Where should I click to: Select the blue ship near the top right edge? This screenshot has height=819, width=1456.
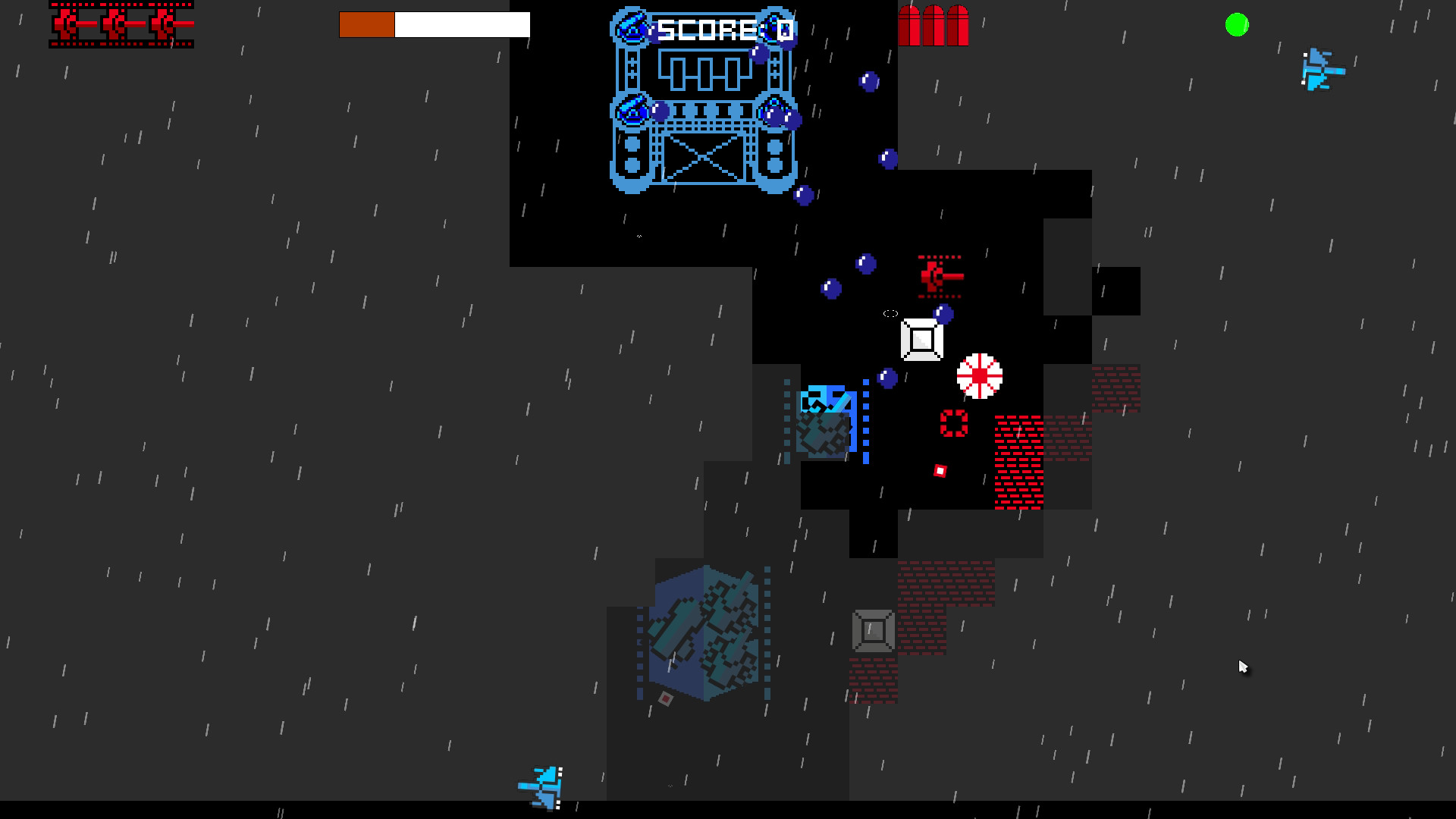[1322, 68]
